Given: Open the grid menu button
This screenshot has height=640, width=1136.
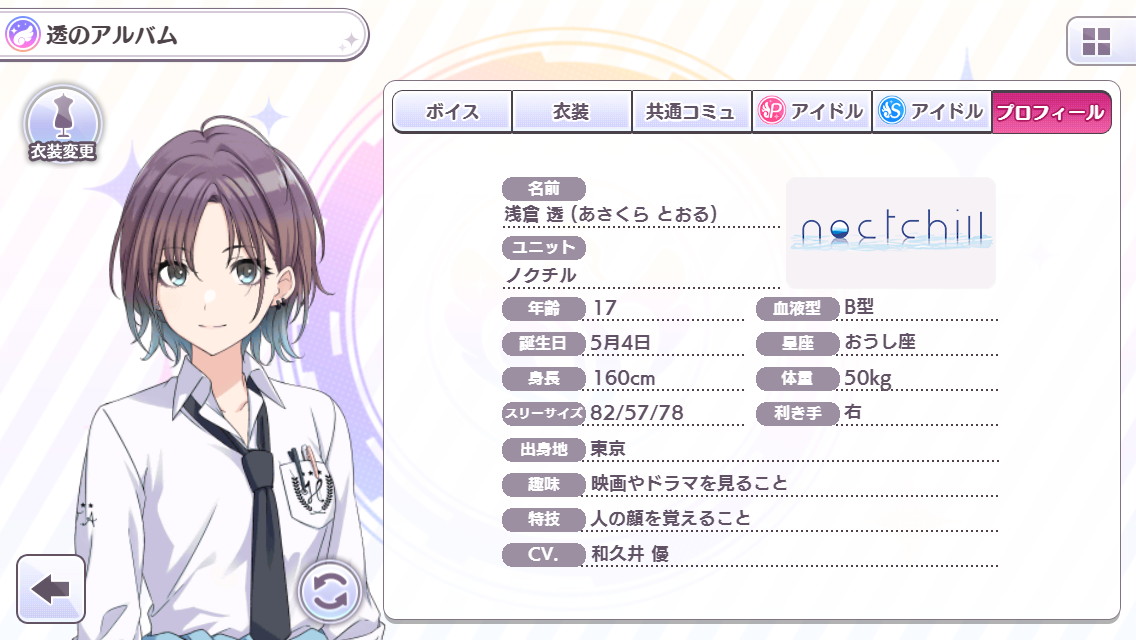Looking at the screenshot, I should (1097, 42).
